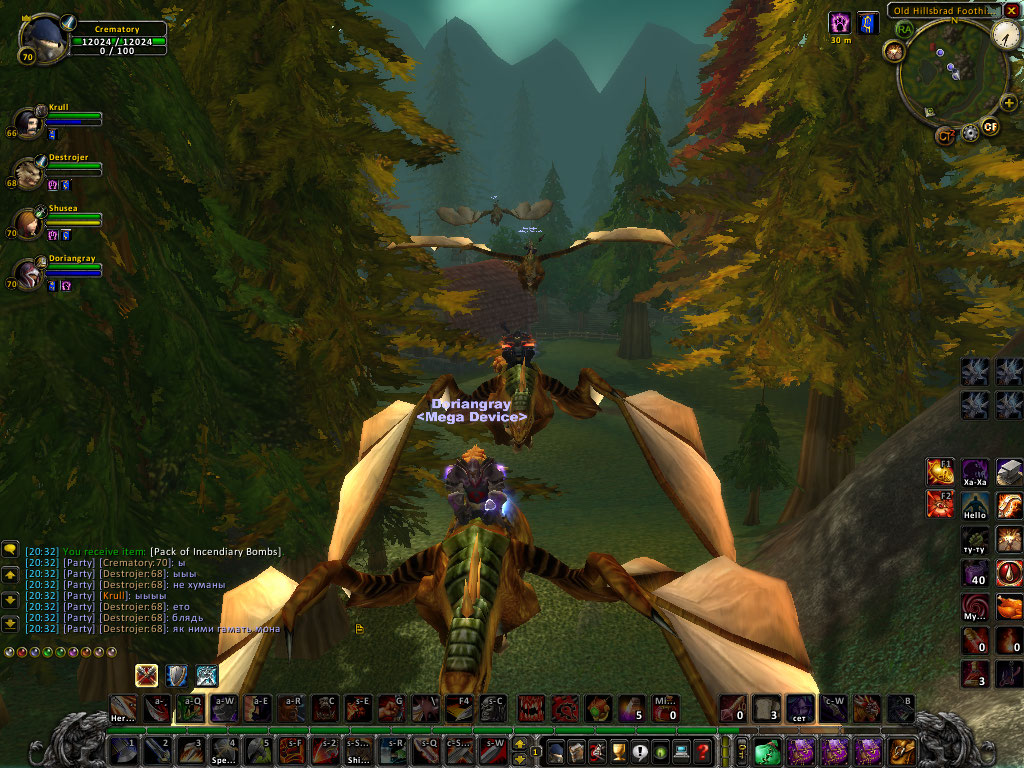Screen dimensions: 1024x768
Task: Toggle the green RA minimap button
Action: [905, 29]
